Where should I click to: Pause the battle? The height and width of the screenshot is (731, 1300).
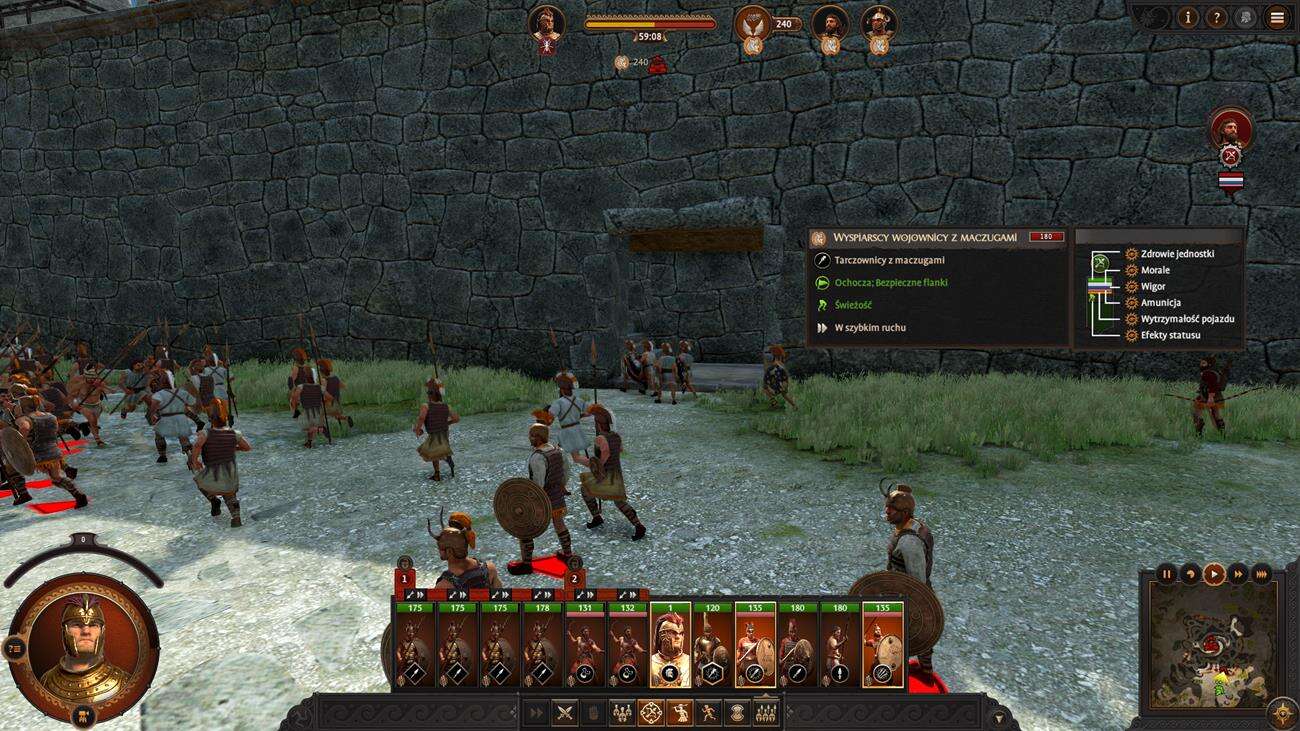coord(1166,574)
